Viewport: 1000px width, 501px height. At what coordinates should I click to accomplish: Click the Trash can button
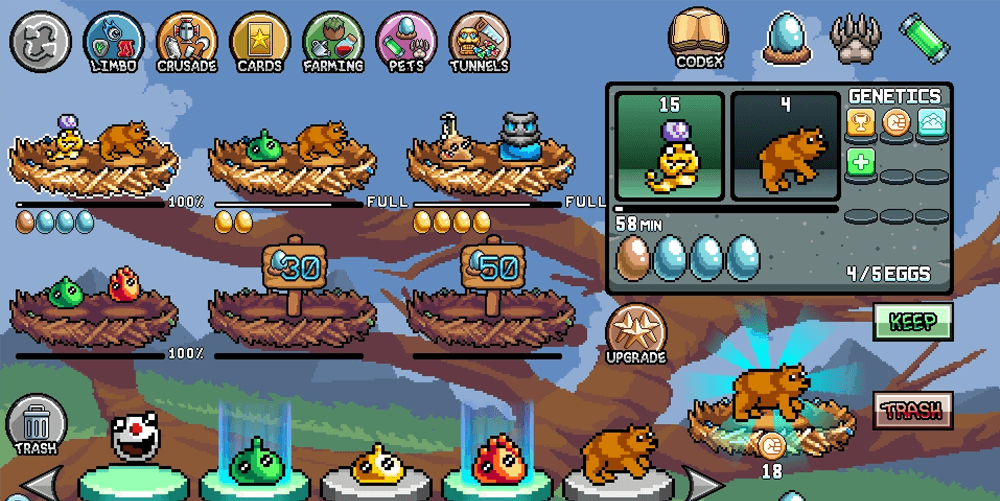pyautogui.click(x=36, y=424)
